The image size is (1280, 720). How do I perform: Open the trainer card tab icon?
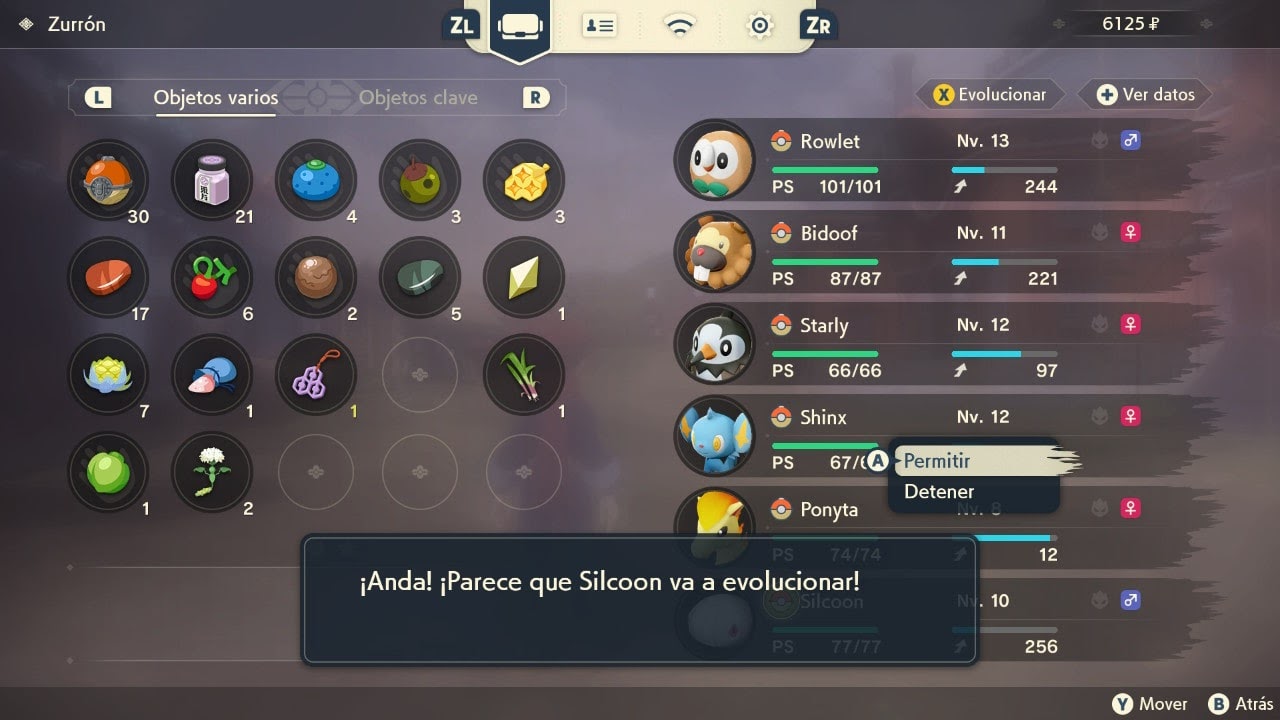pos(600,26)
